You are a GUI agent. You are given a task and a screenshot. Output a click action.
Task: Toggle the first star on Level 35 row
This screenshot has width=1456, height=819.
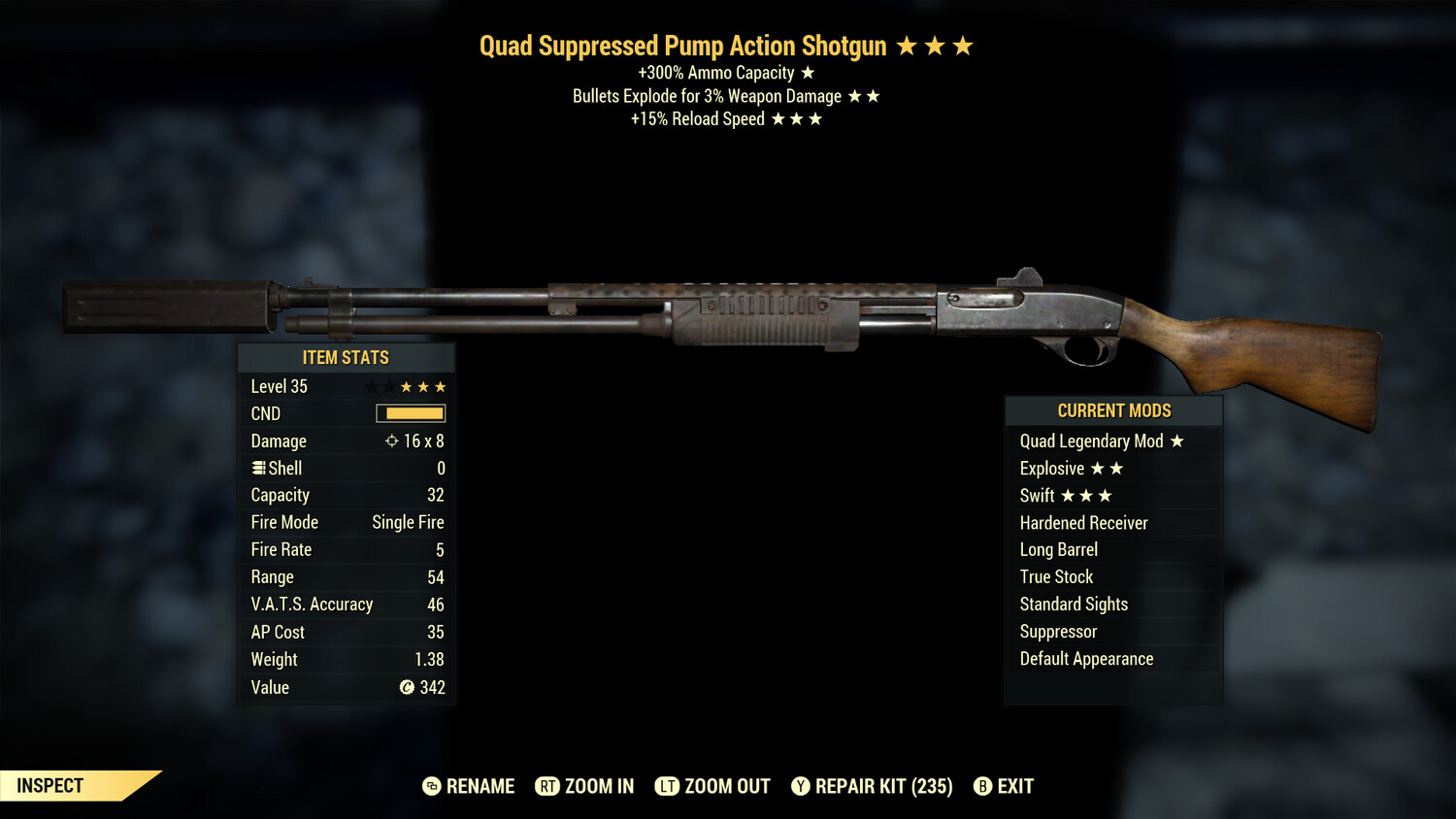tap(370, 385)
